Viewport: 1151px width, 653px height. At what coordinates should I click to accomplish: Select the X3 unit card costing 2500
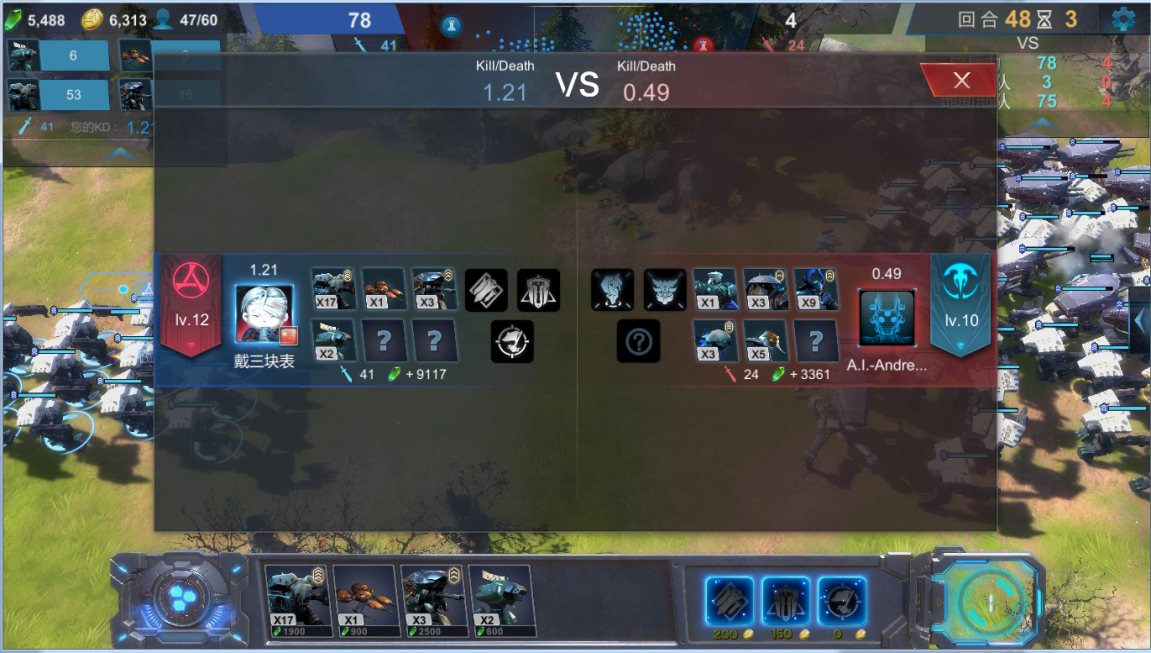click(432, 599)
